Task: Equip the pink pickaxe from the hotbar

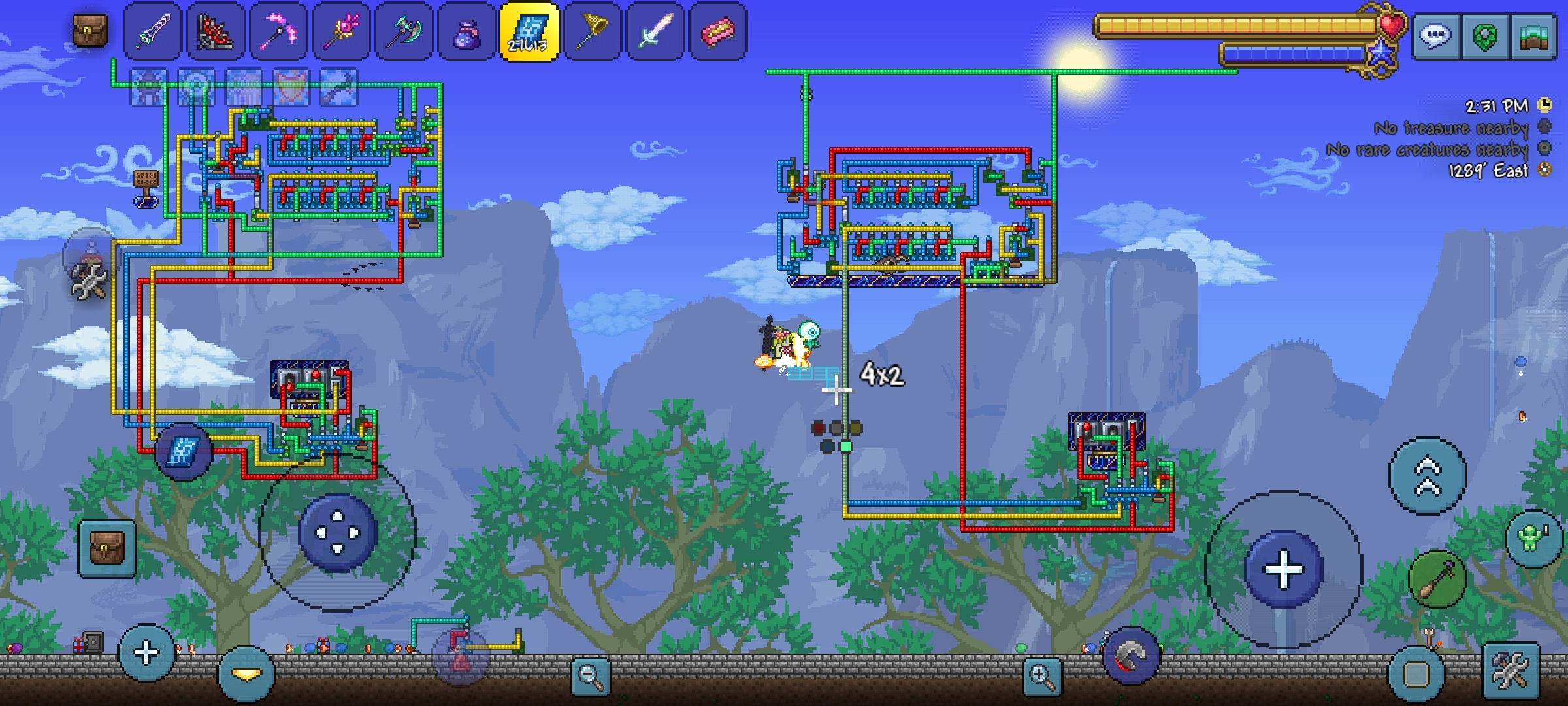Action: coord(278,31)
